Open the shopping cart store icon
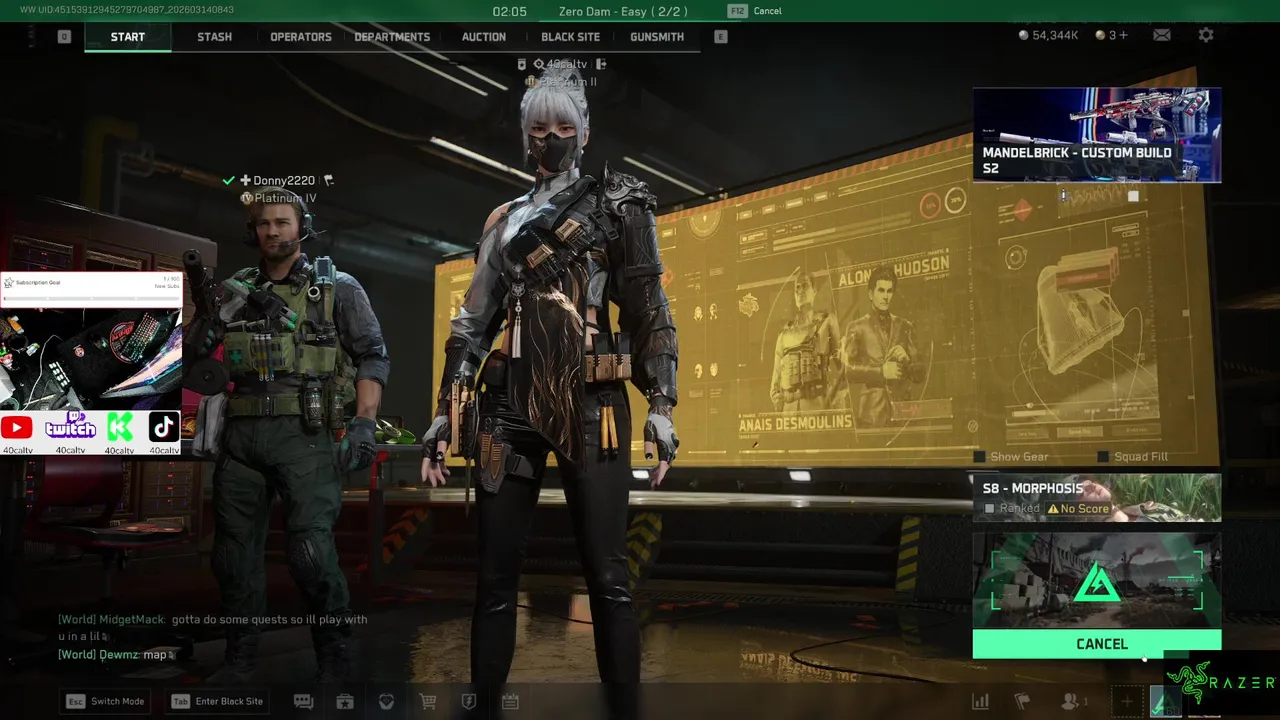 click(428, 702)
